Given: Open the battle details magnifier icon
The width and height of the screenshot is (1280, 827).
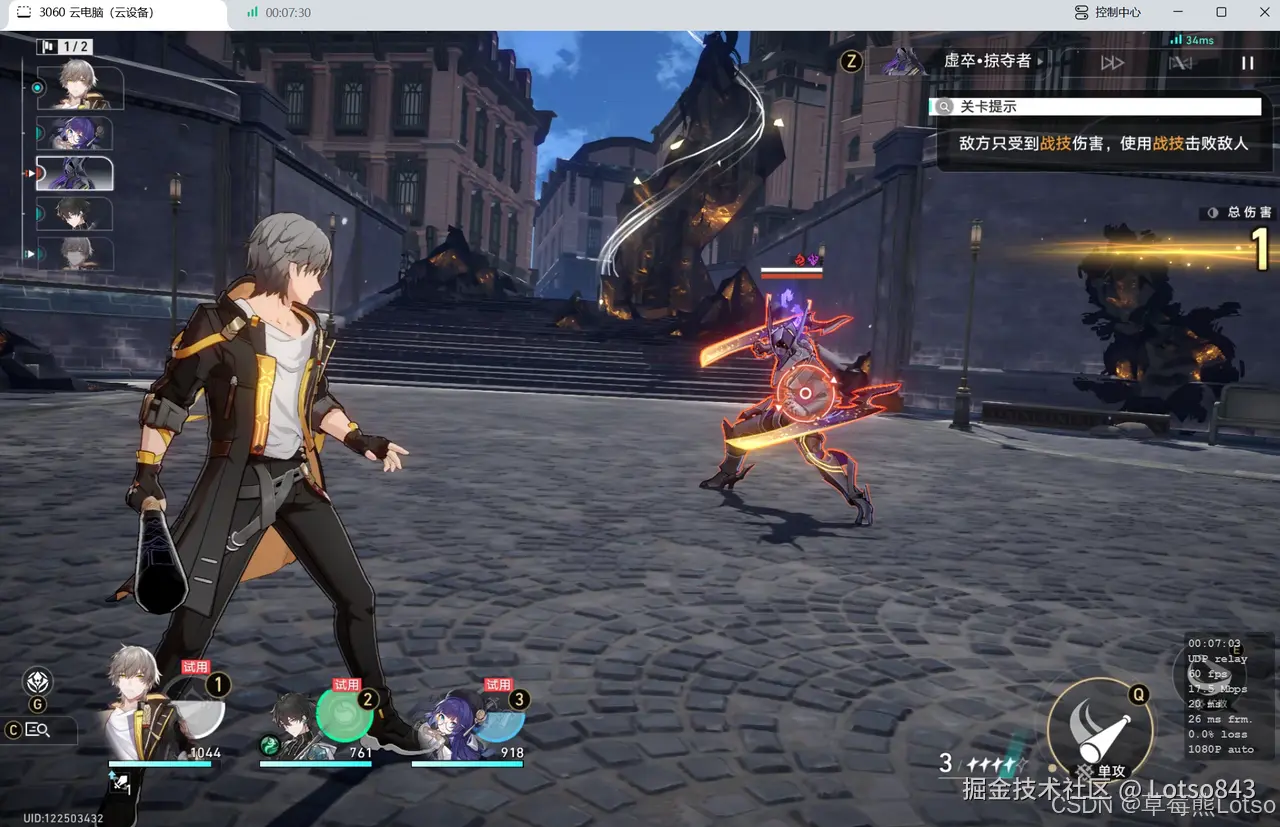Looking at the screenshot, I should click(x=38, y=730).
